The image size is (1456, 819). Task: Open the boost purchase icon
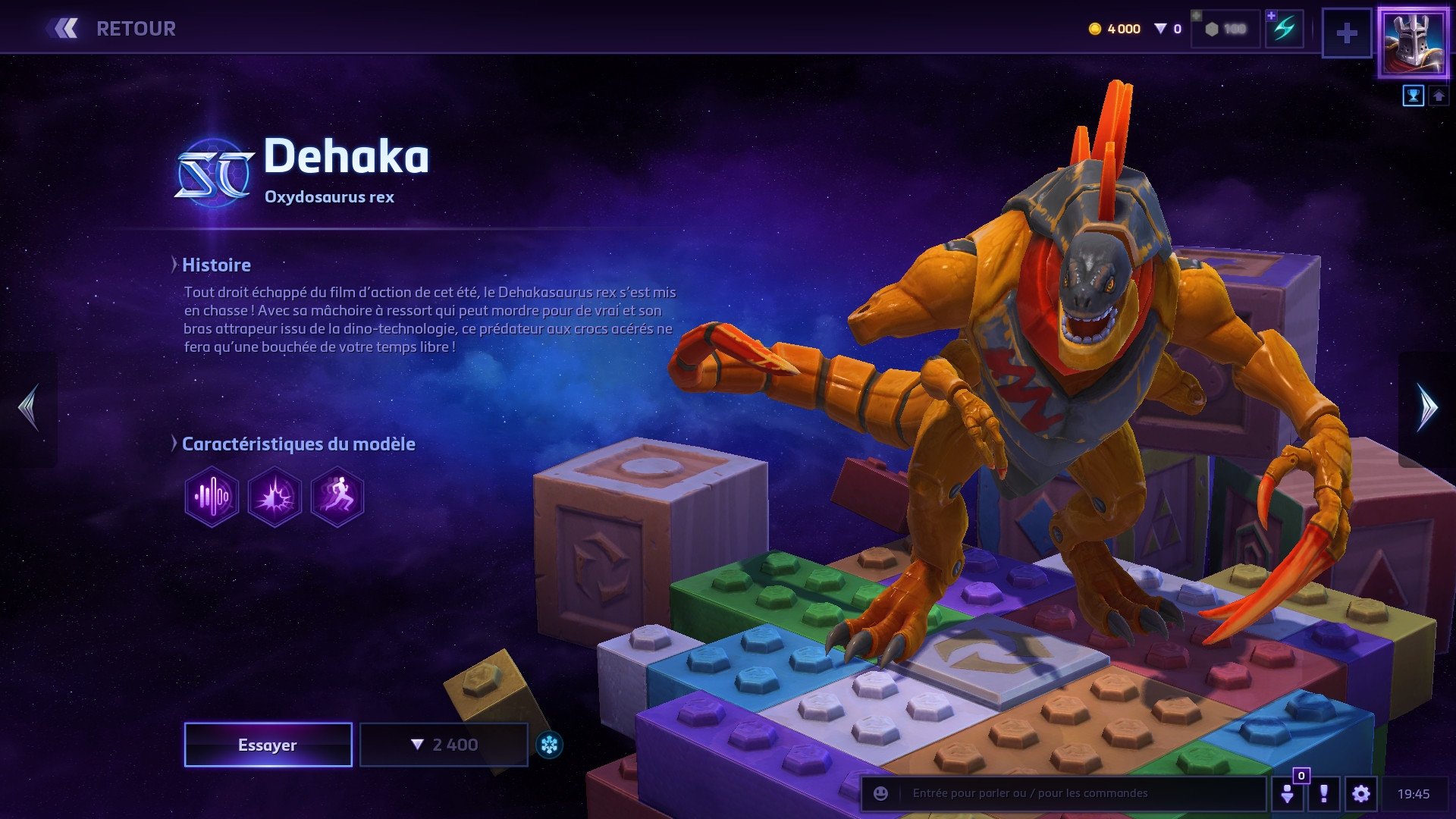point(1283,29)
